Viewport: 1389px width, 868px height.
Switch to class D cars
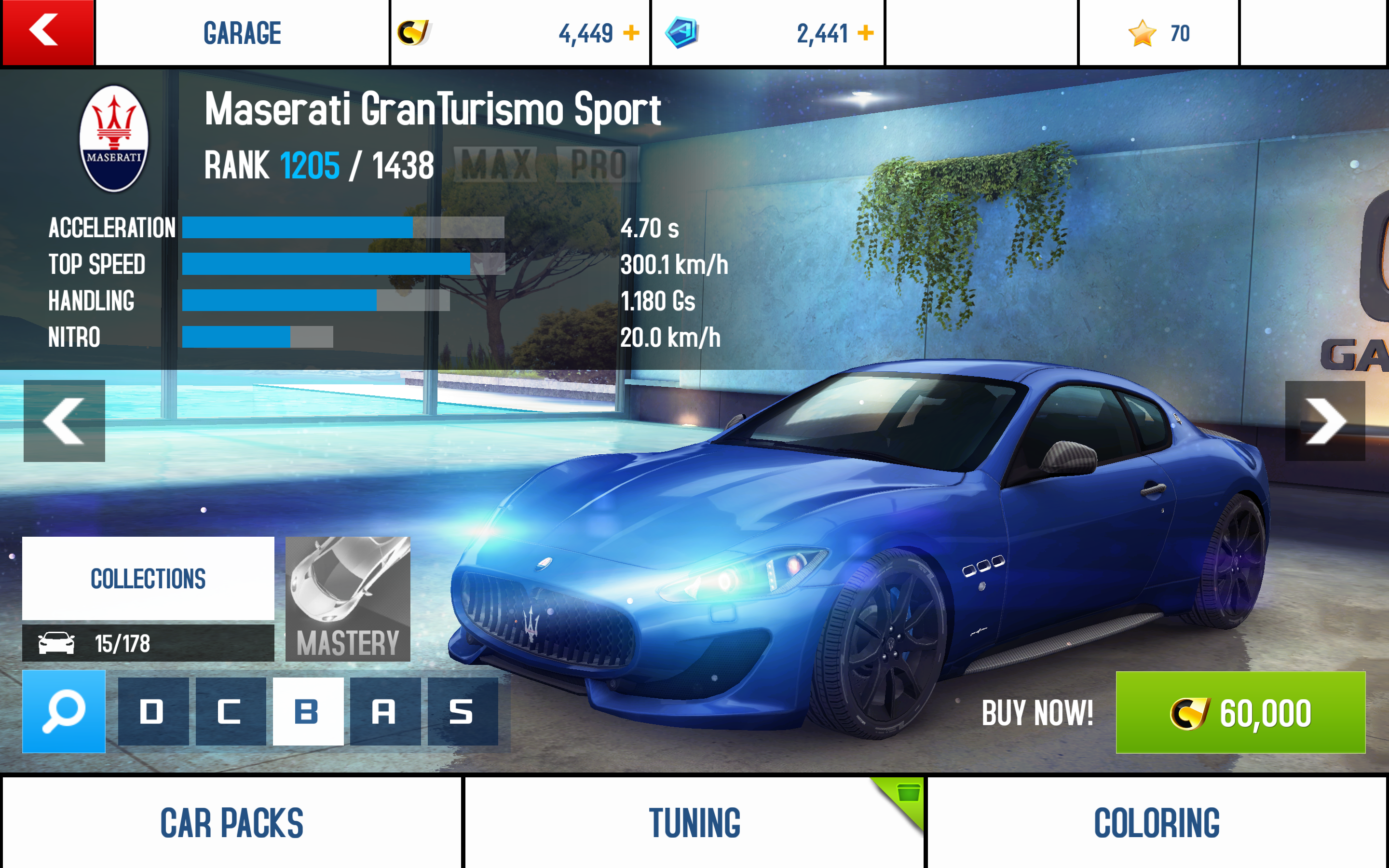point(153,711)
